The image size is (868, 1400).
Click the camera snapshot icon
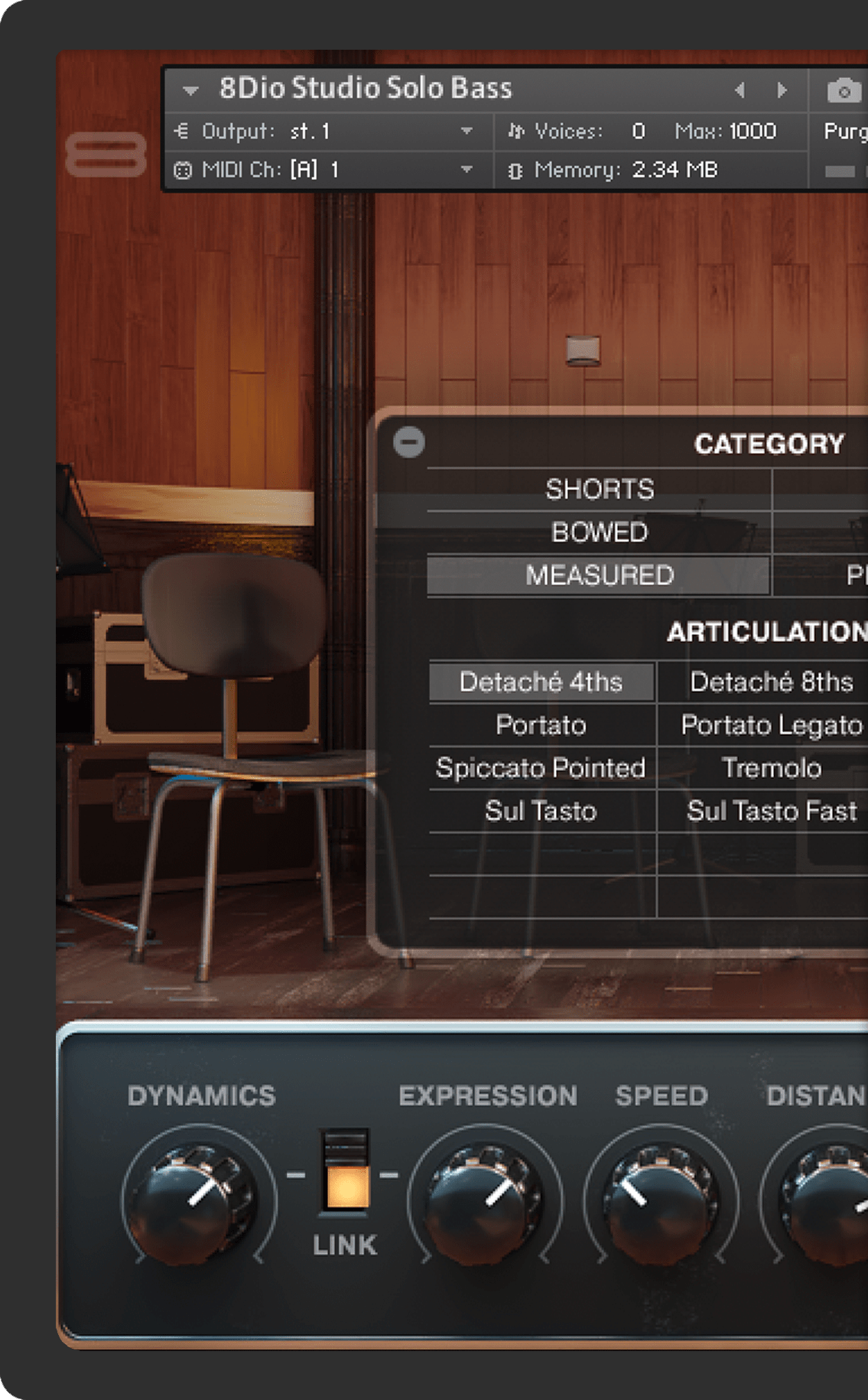click(843, 91)
